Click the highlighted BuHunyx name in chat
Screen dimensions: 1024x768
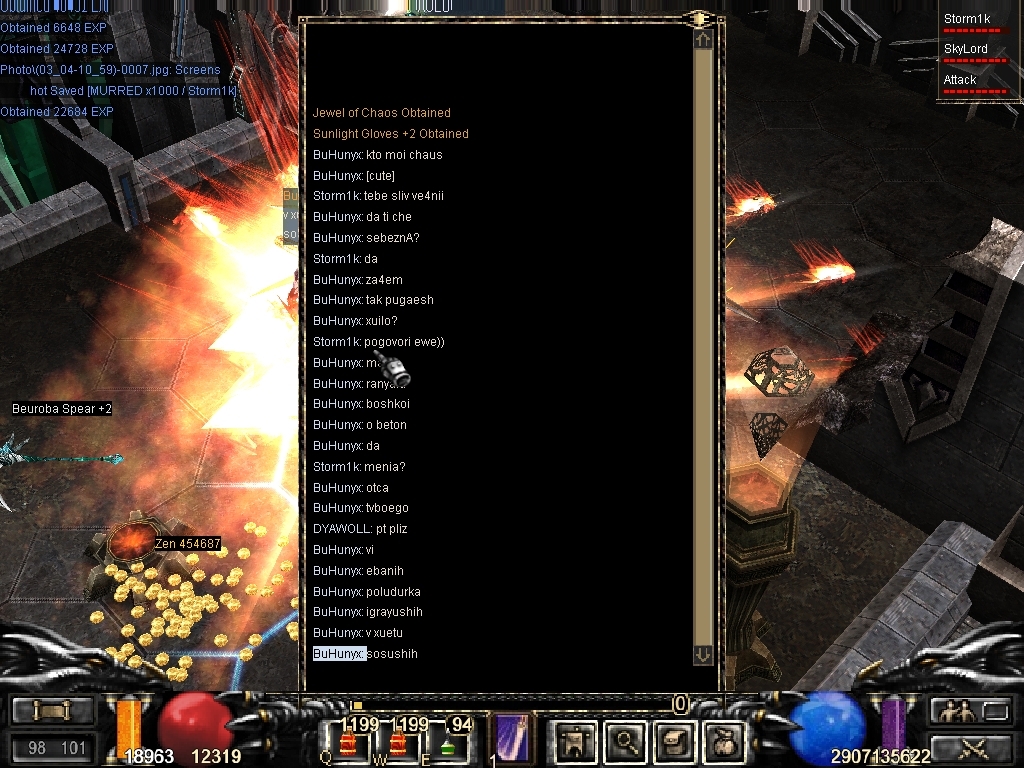tap(339, 654)
